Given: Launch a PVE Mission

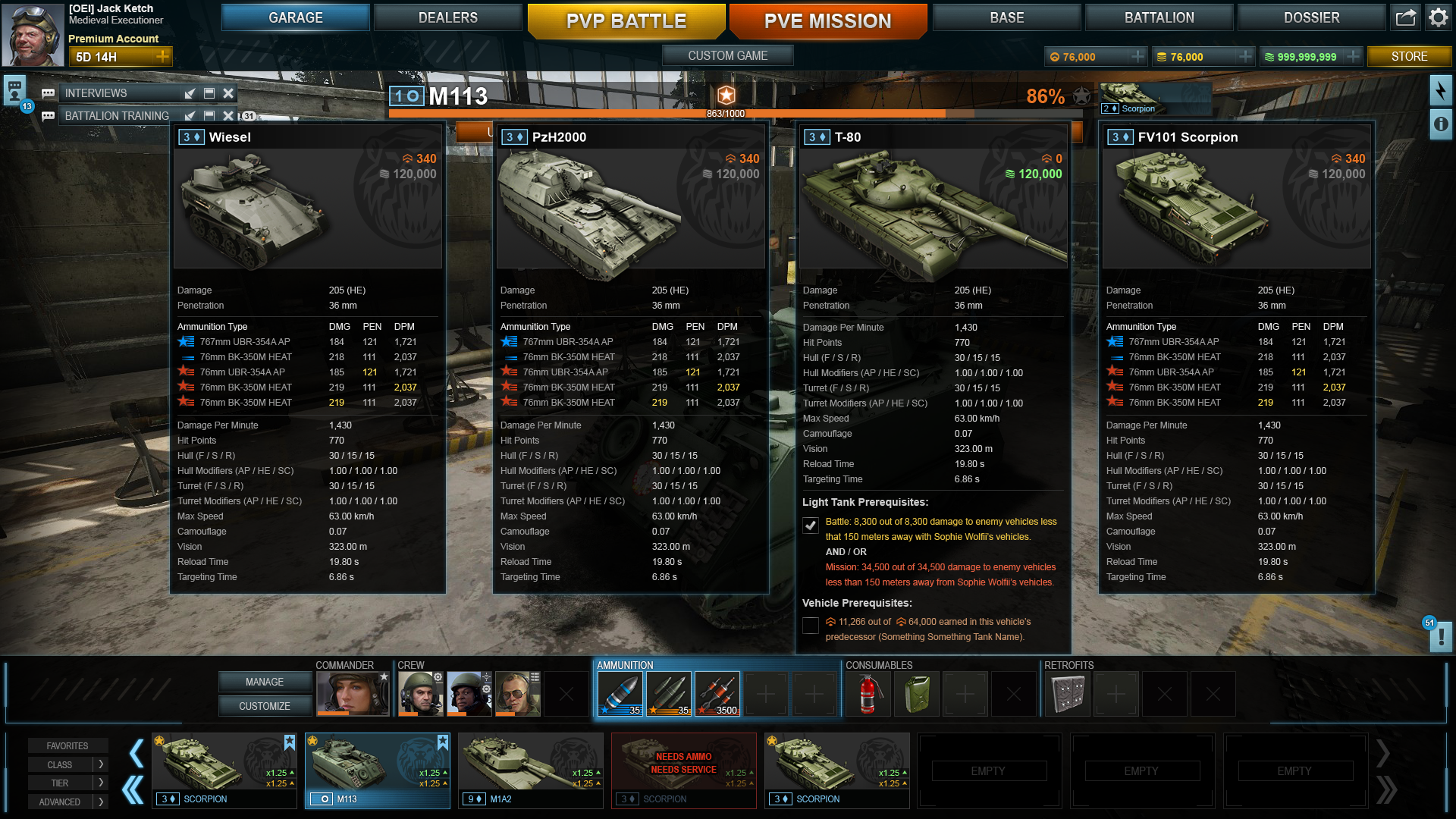Looking at the screenshot, I should (827, 21).
